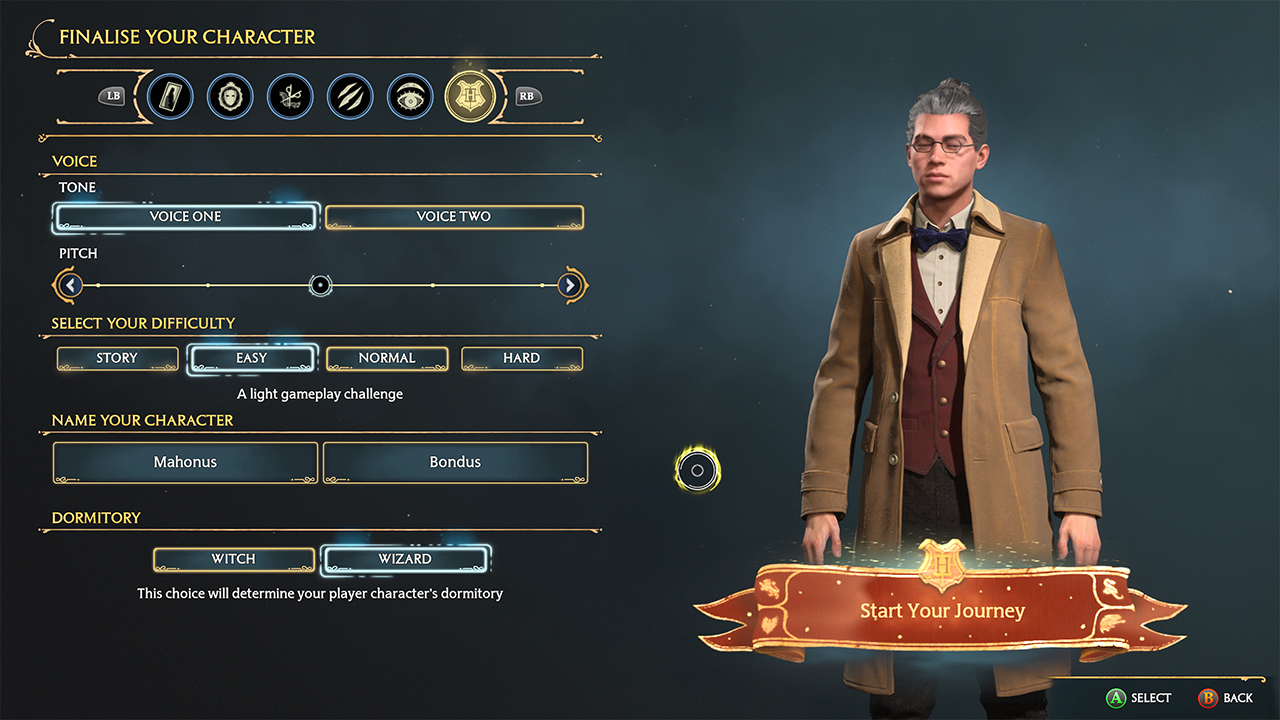Edit the first name field Mahonus
The height and width of the screenshot is (720, 1280).
pyautogui.click(x=186, y=462)
